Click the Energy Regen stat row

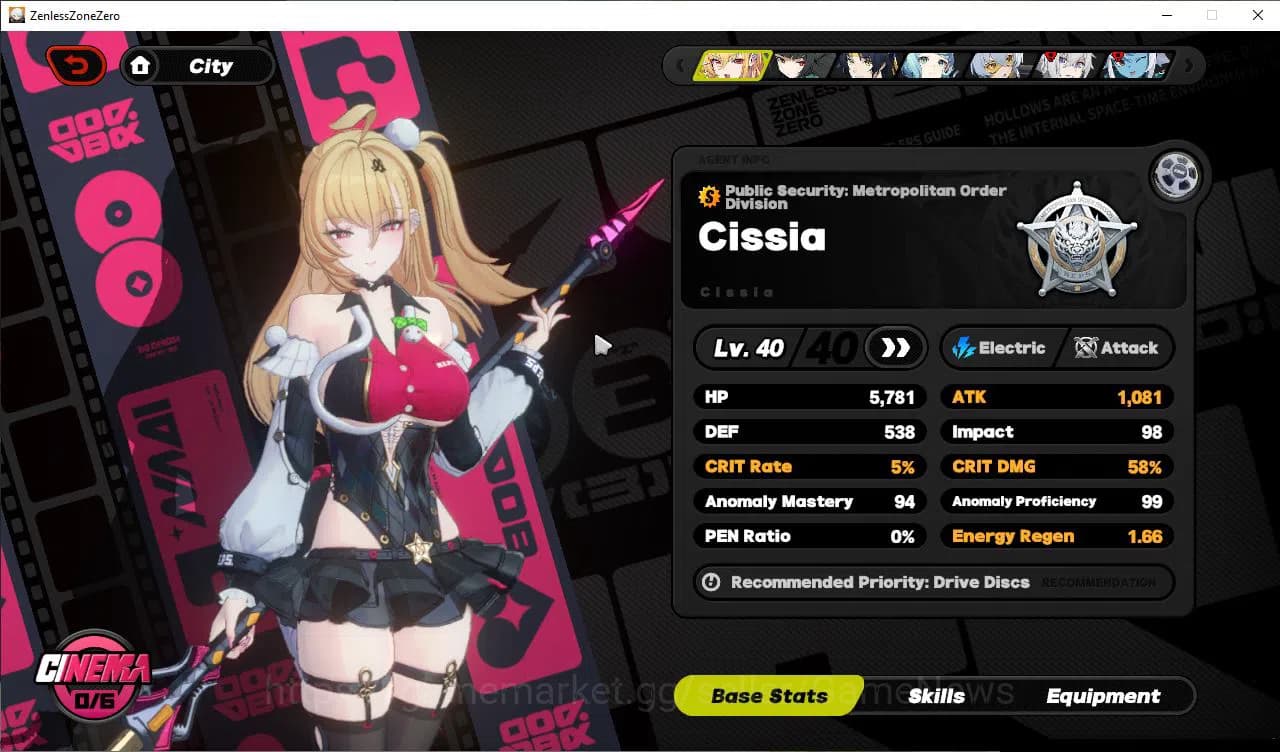(x=1055, y=536)
